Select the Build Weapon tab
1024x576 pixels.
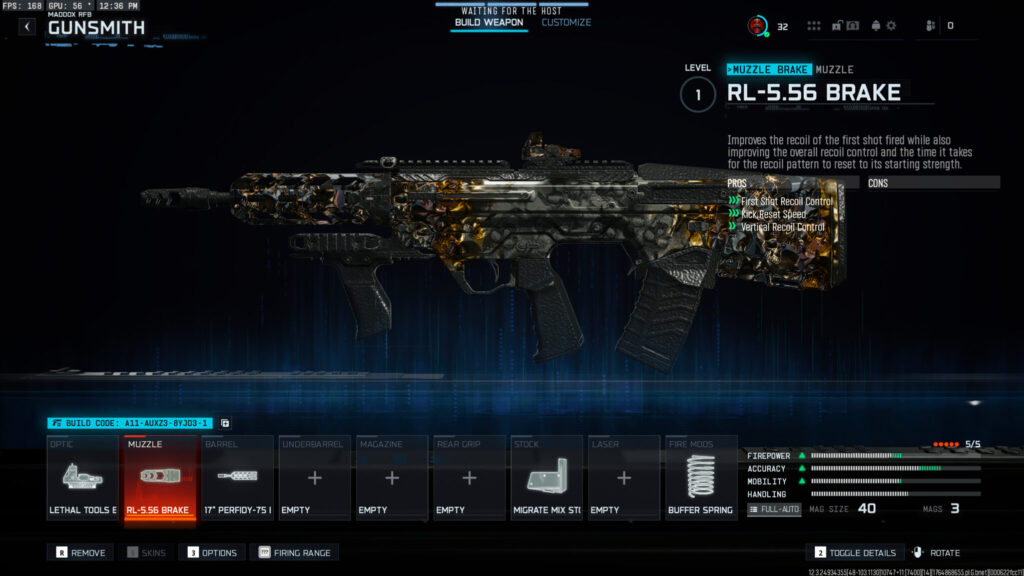(x=489, y=22)
